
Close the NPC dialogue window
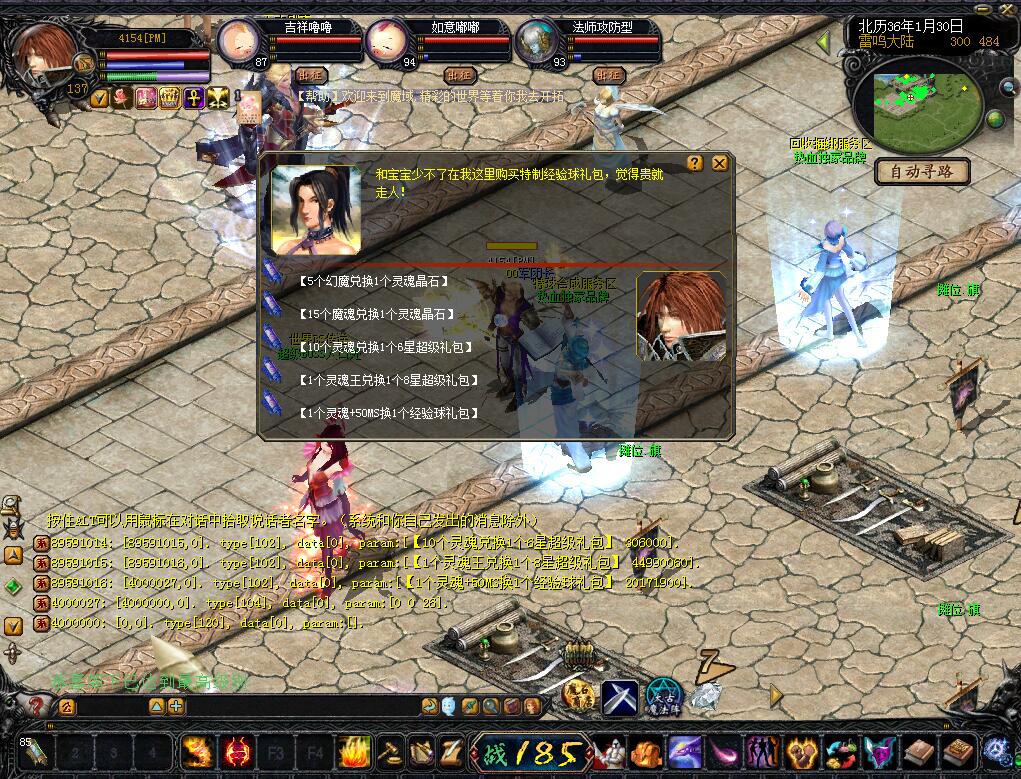pyautogui.click(x=719, y=163)
